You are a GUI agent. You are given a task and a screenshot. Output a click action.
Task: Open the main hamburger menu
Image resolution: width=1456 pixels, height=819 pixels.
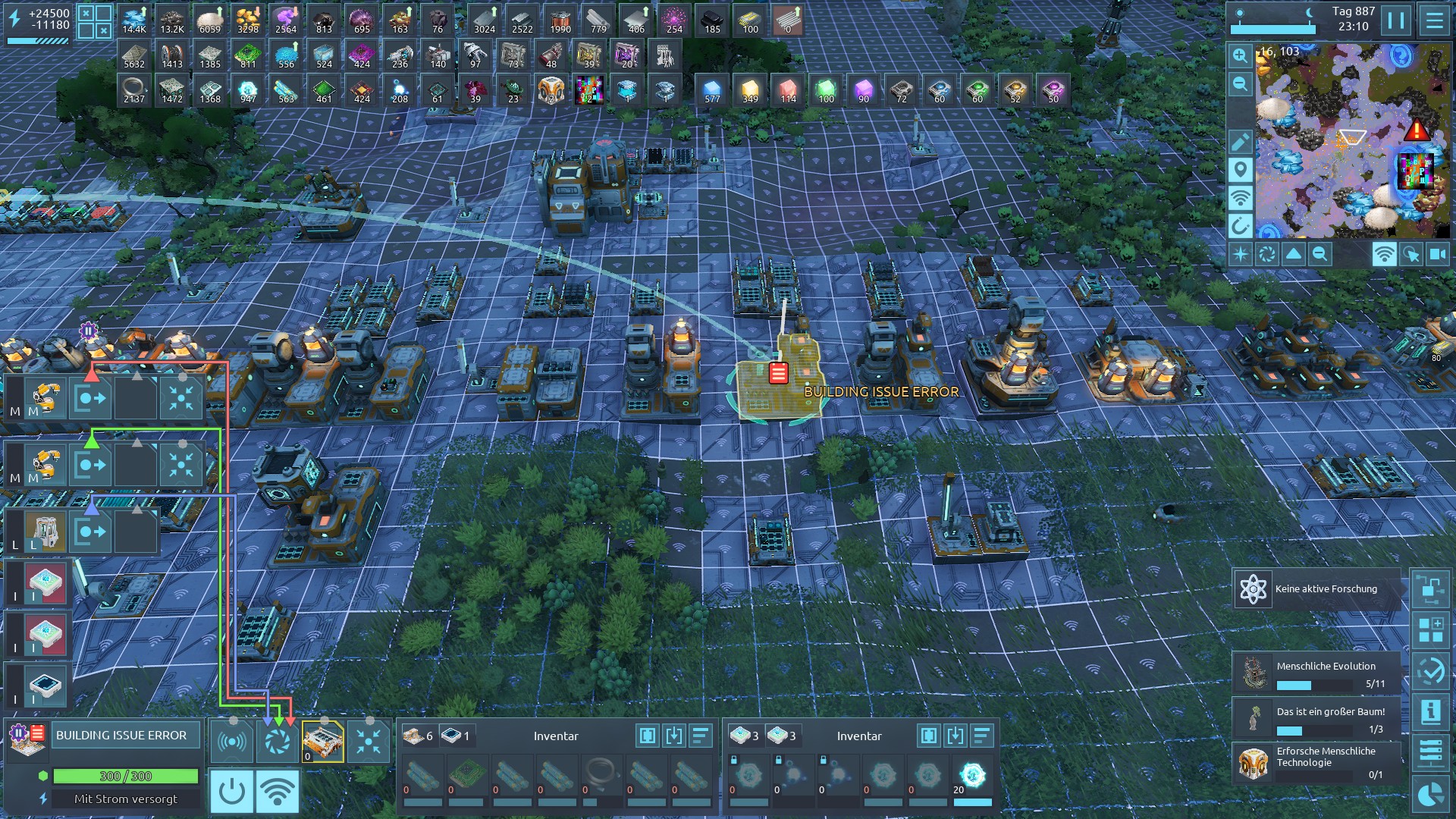tap(1434, 20)
